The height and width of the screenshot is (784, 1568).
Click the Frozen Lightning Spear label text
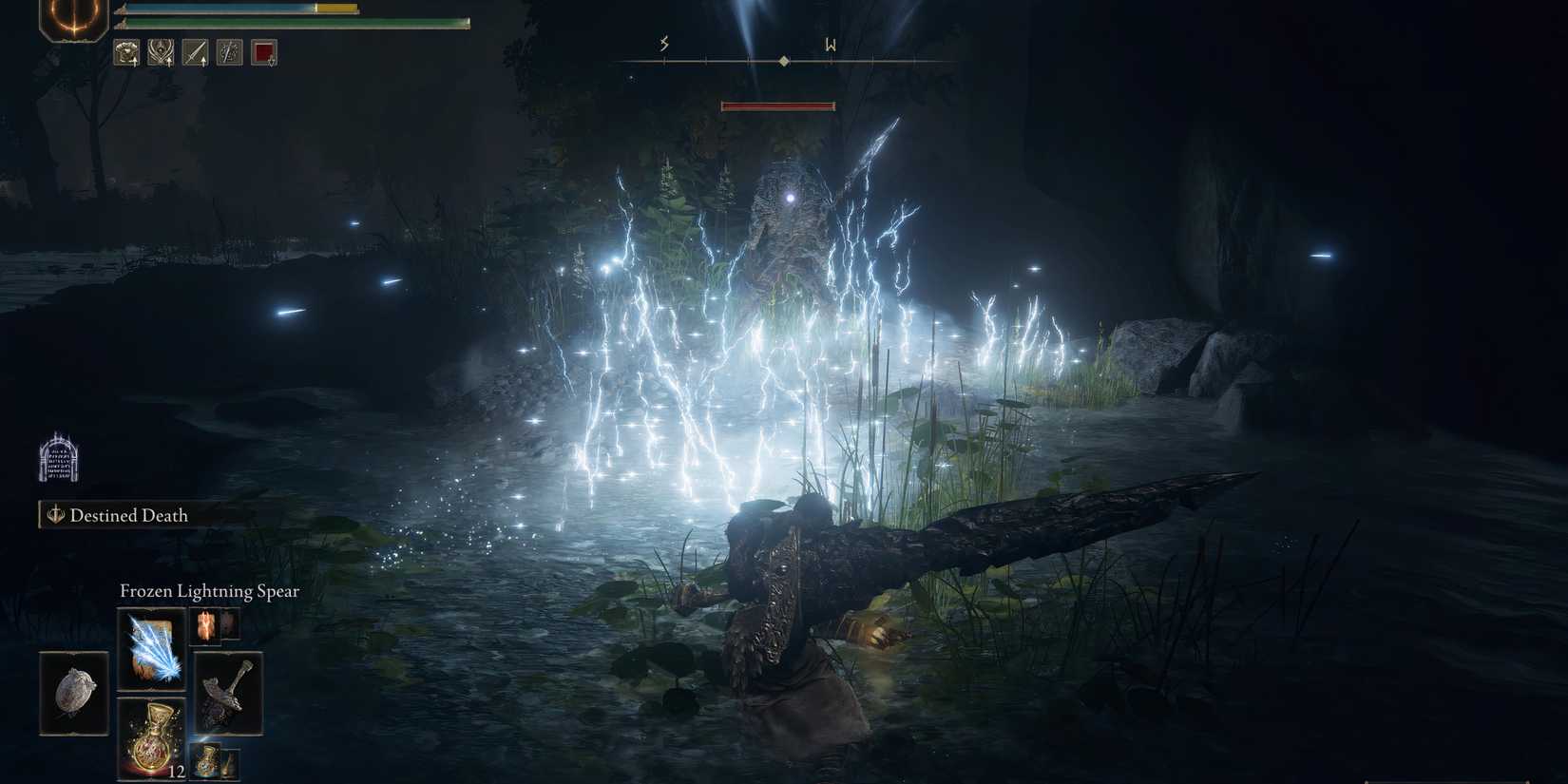pos(207,590)
